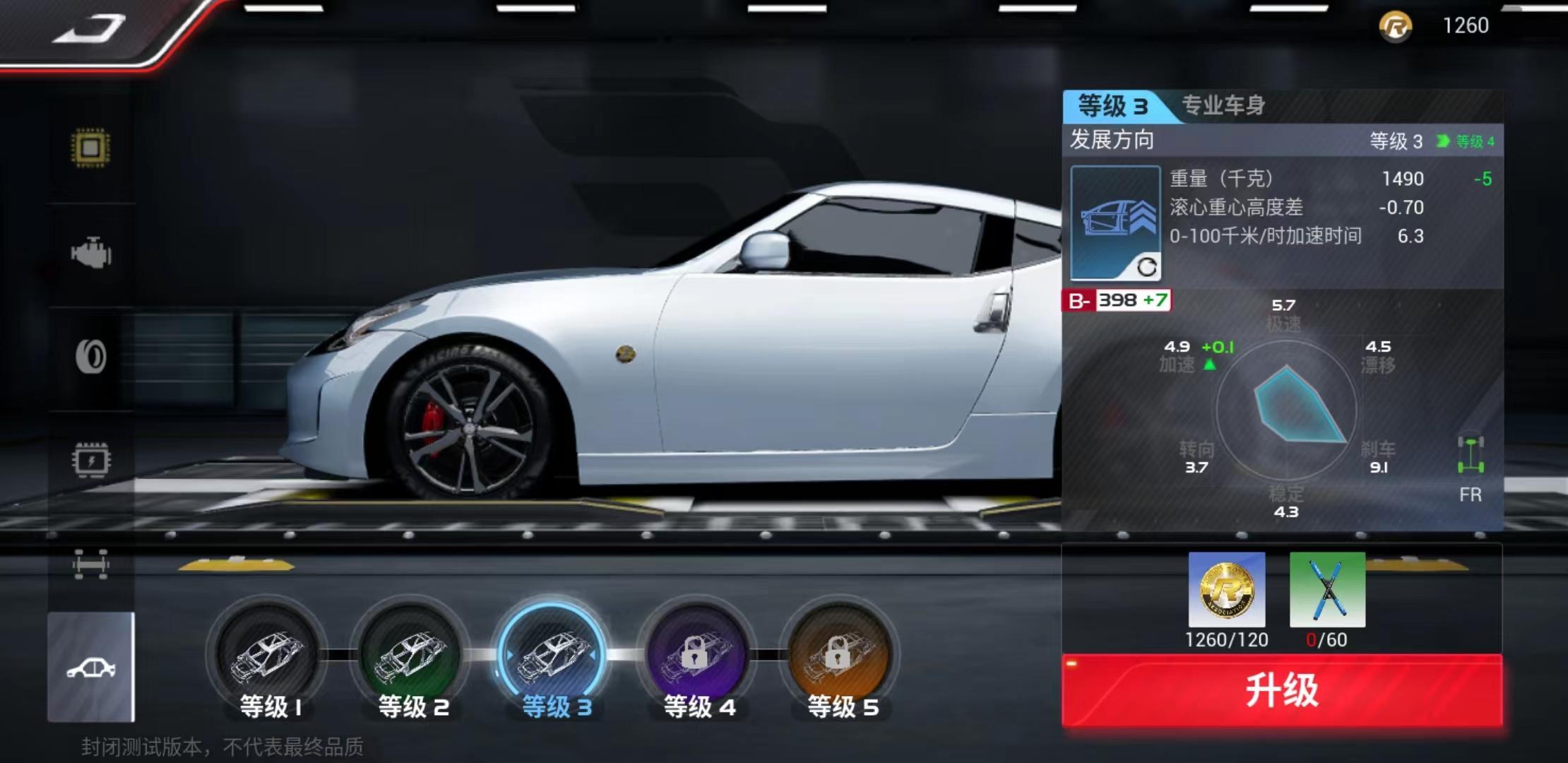Show the electrical battery chip category
This screenshot has height=763, width=1568.
[x=91, y=461]
